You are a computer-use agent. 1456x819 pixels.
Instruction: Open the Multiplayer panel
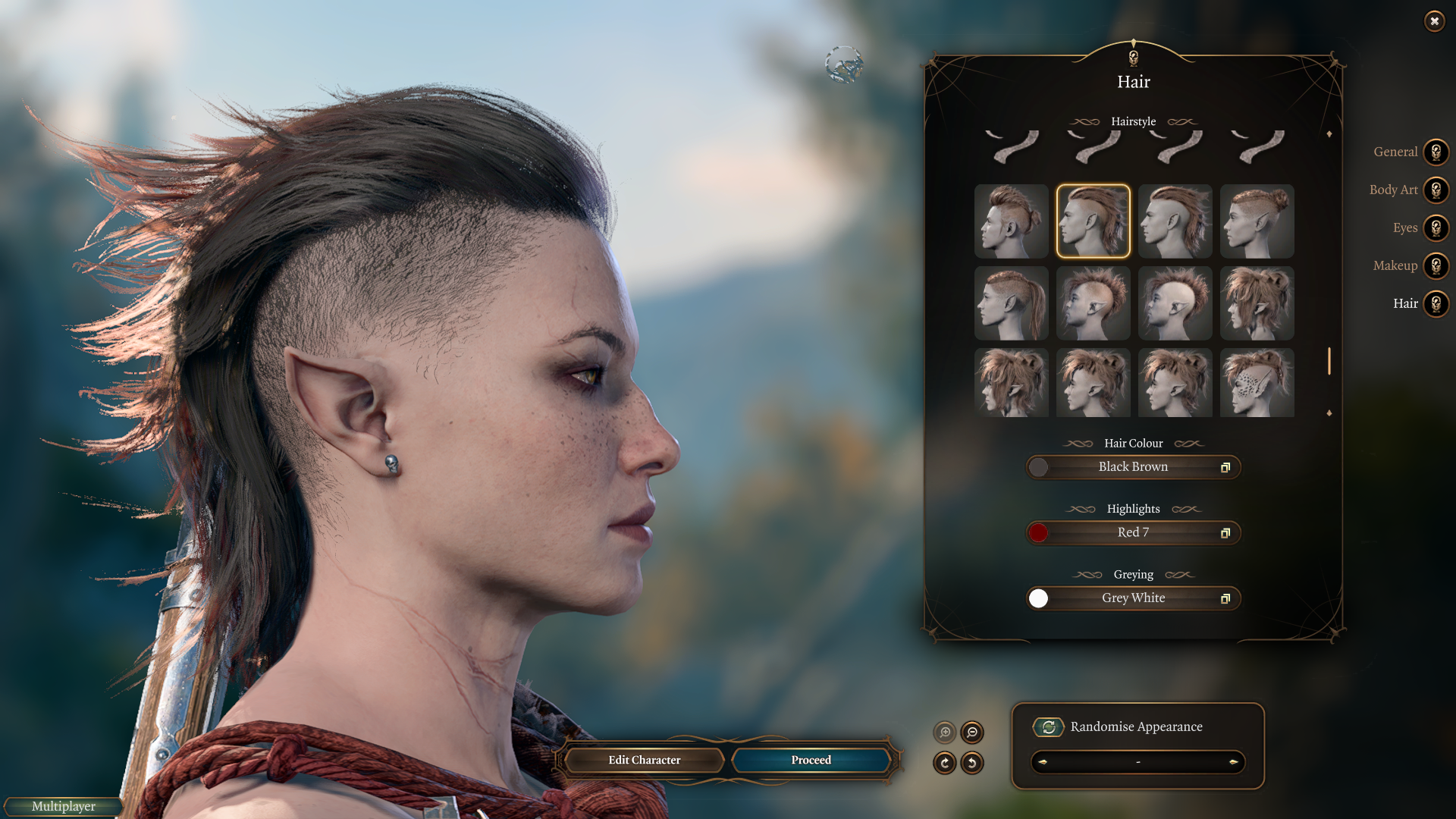pos(64,806)
